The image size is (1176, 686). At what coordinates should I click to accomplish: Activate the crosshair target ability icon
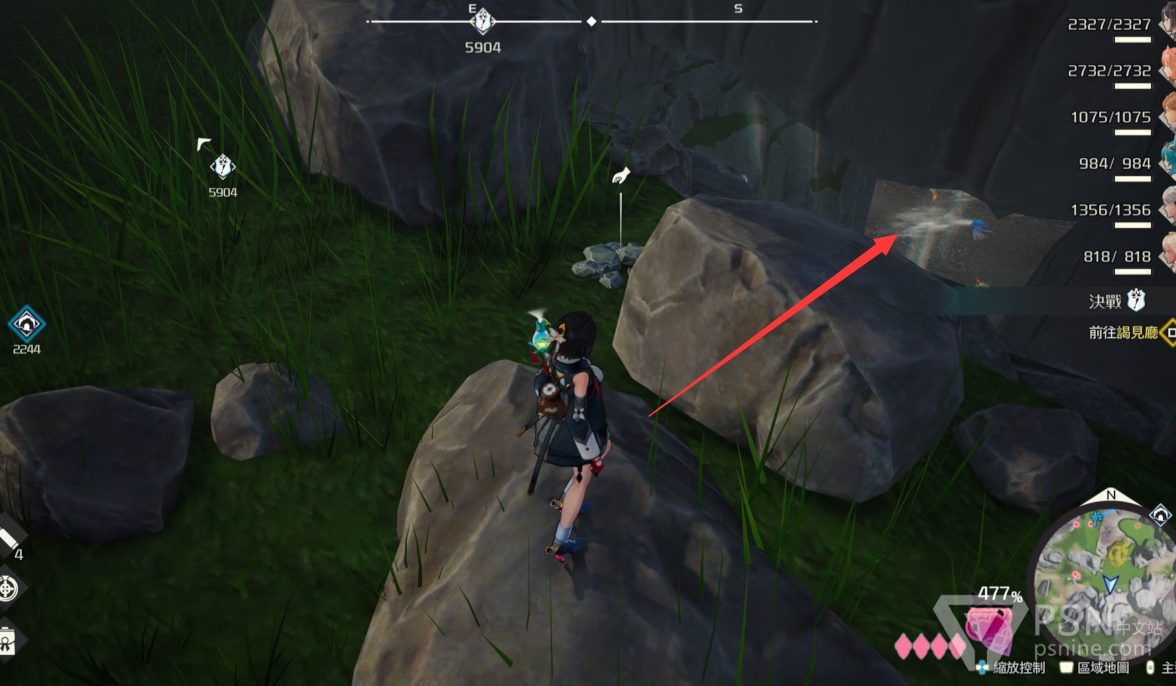coord(8,588)
